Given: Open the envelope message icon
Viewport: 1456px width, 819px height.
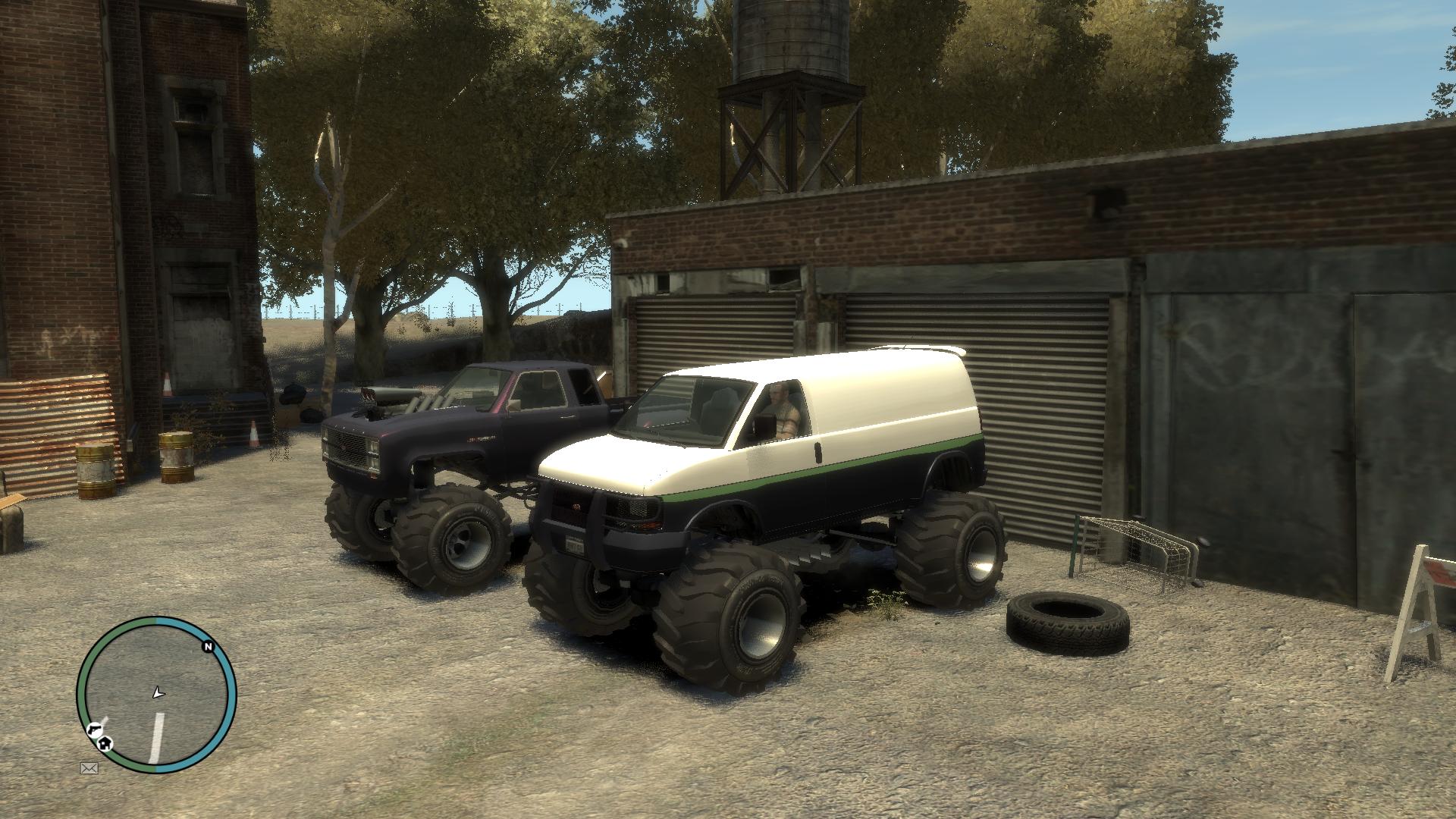Looking at the screenshot, I should 89,768.
